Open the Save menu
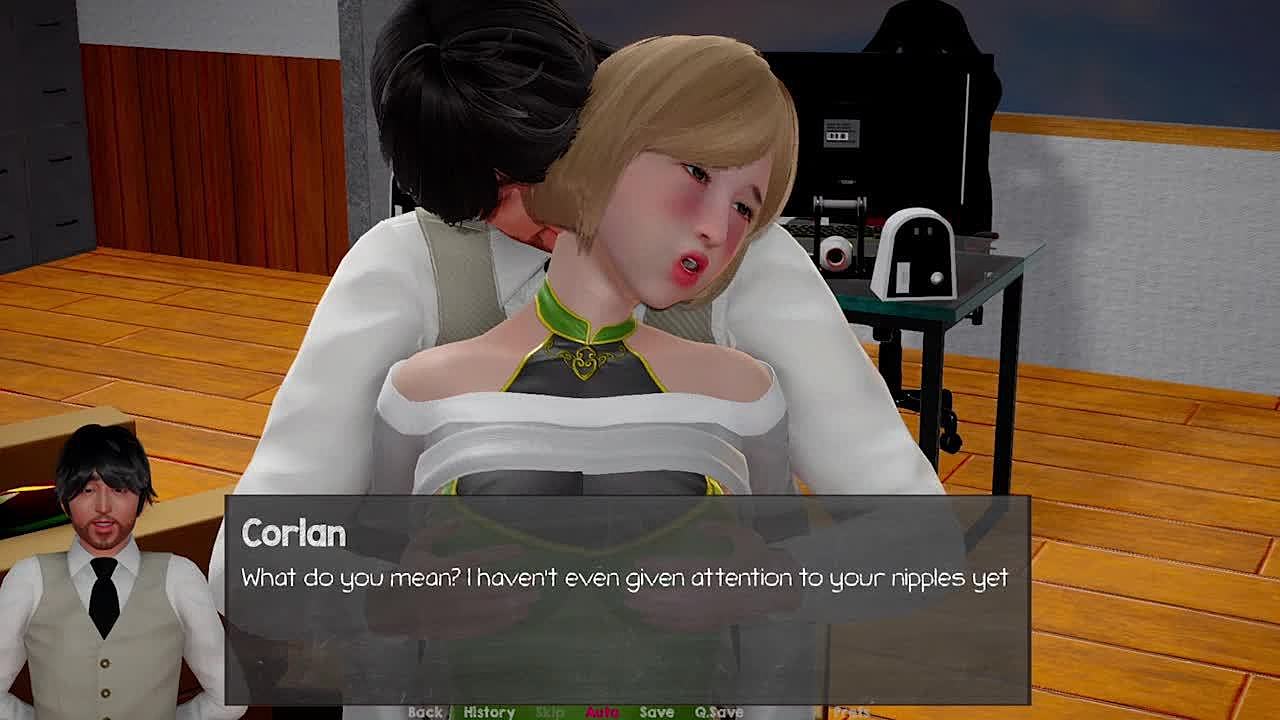 point(656,712)
